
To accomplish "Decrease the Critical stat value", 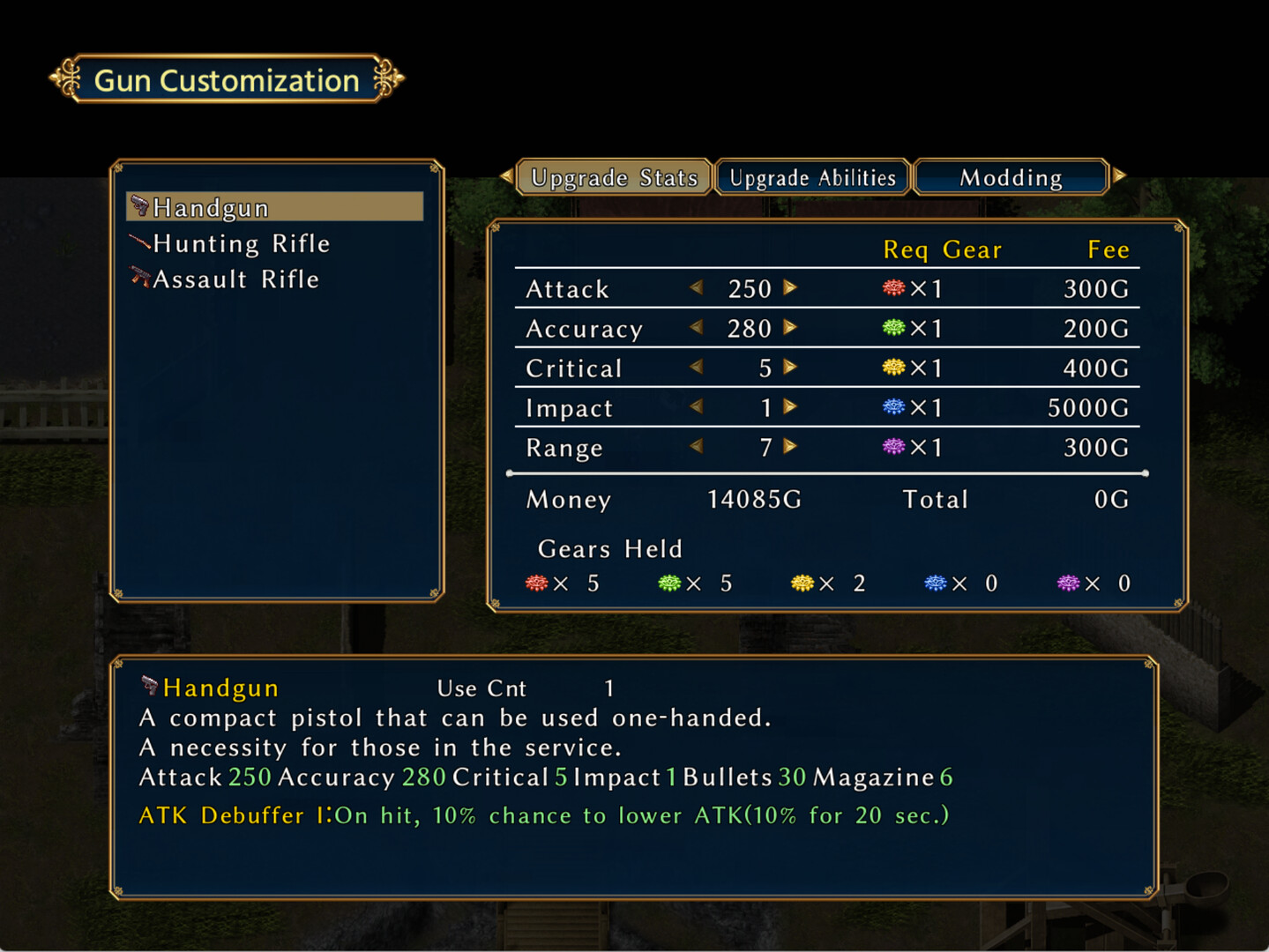I will [x=697, y=367].
